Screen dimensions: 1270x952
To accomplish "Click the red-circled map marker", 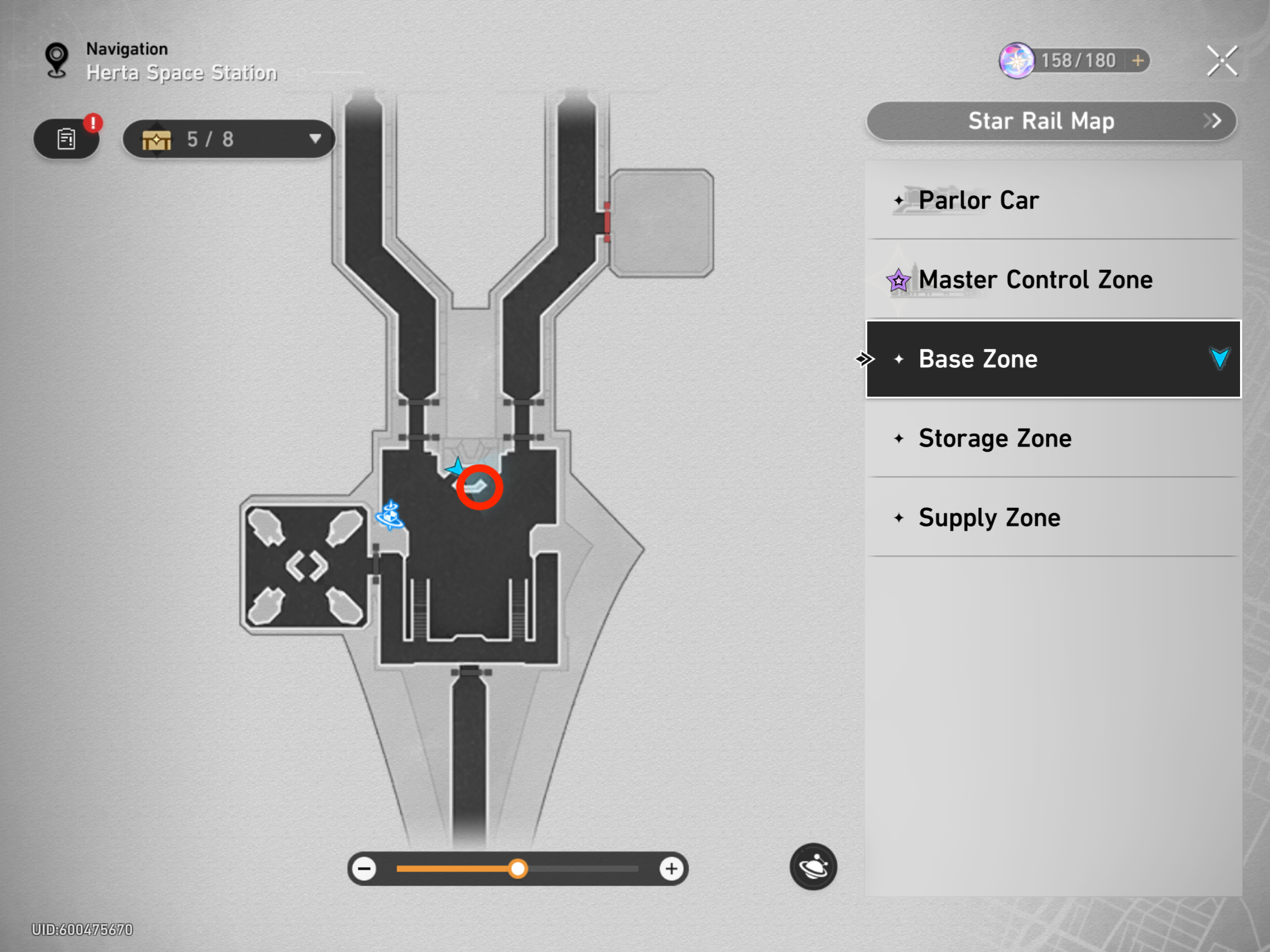I will (x=479, y=487).
